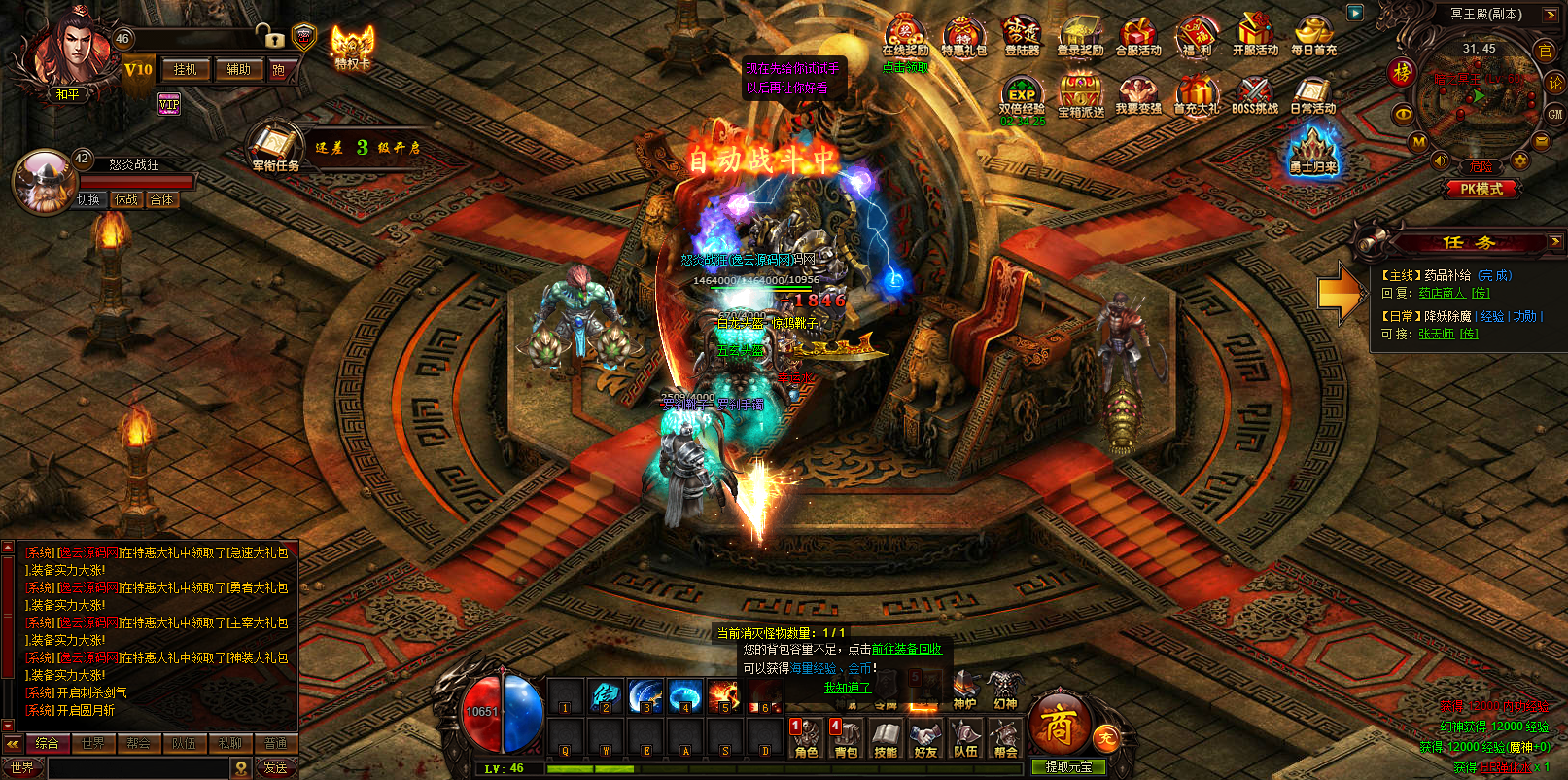Open the 背包 bag button
Image resolution: width=1568 pixels, height=780 pixels.
click(x=847, y=739)
